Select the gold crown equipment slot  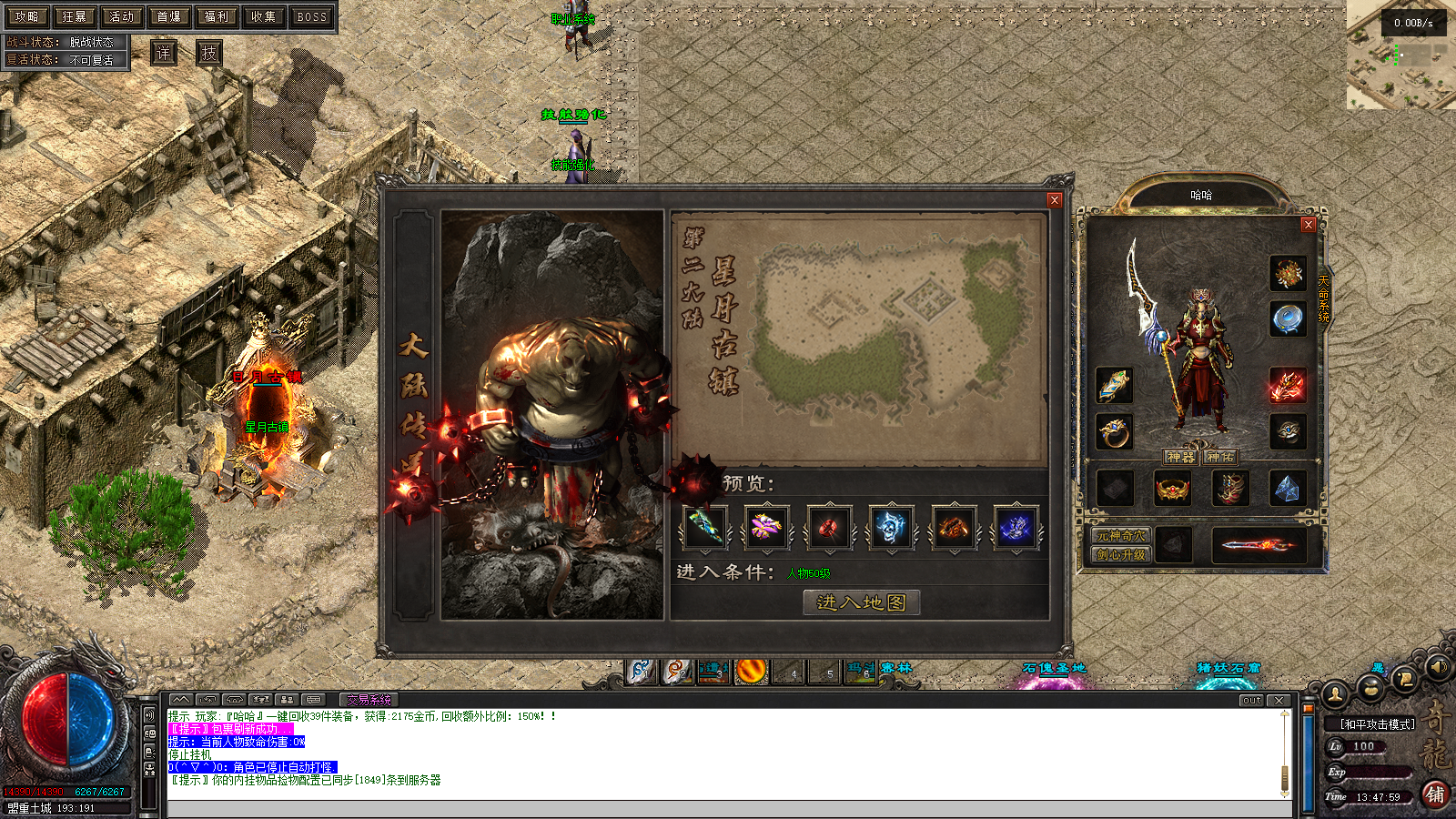click(1172, 490)
